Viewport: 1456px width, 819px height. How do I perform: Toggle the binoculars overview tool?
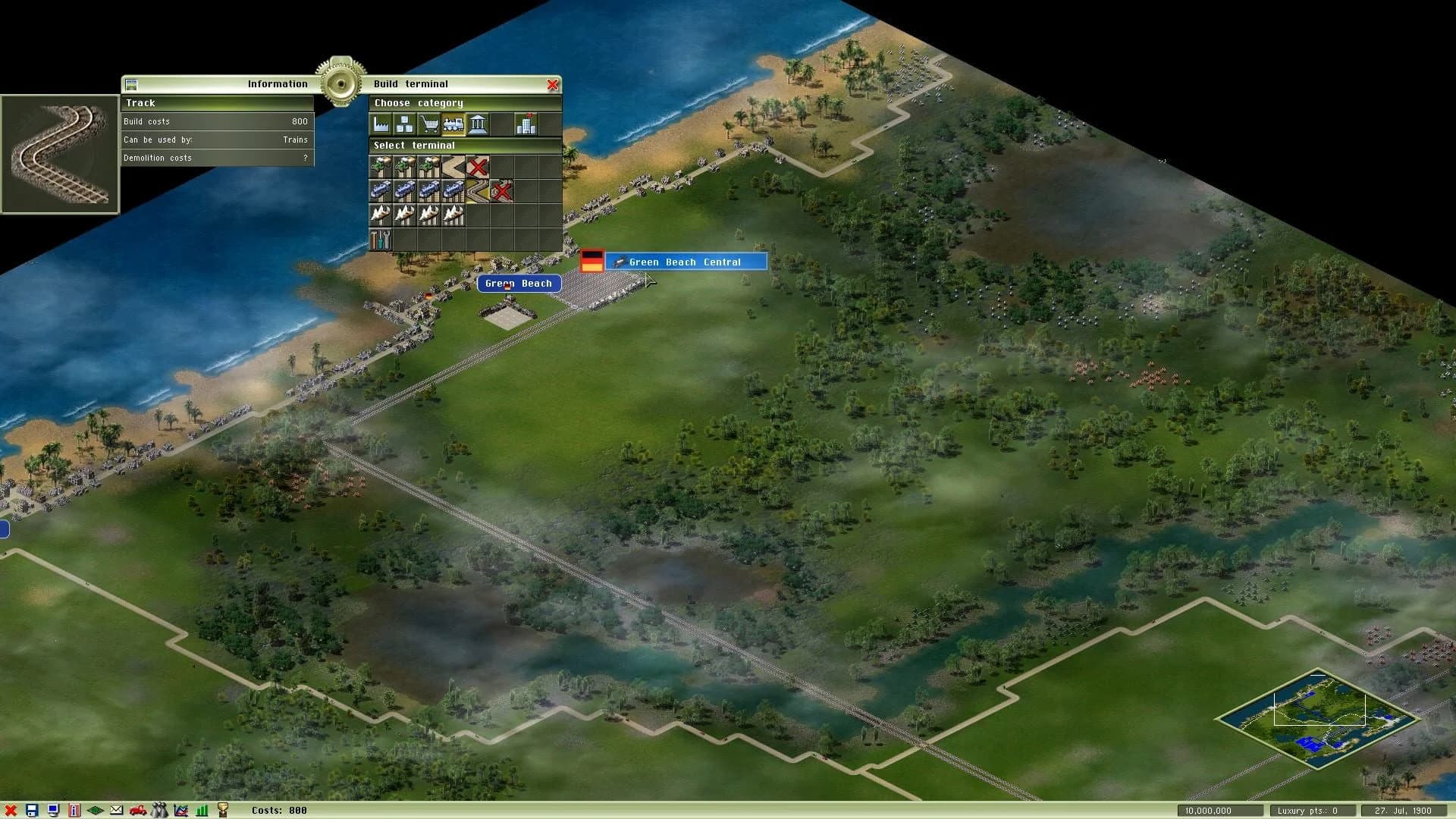159,810
